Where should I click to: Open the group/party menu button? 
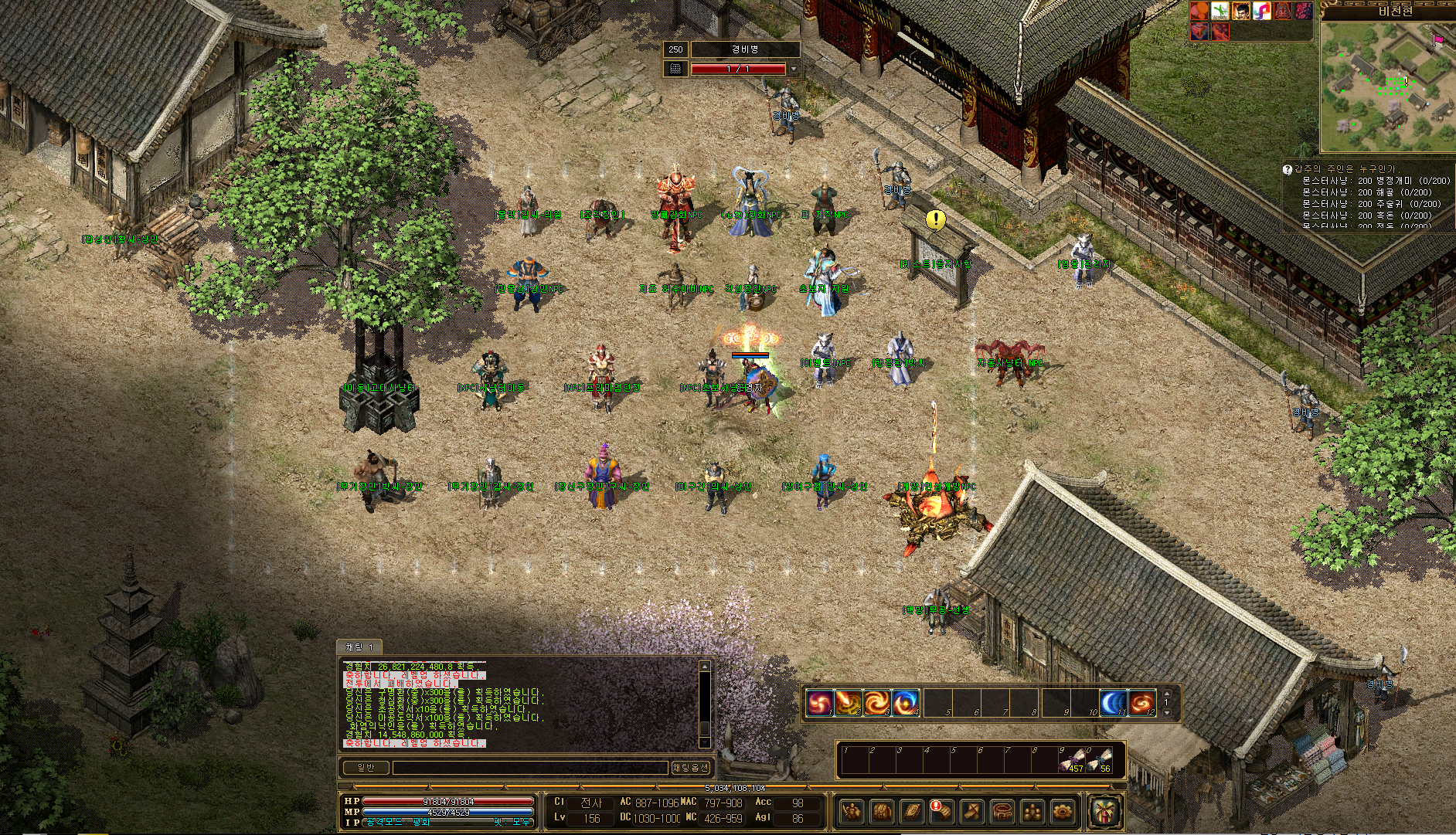(x=1032, y=811)
